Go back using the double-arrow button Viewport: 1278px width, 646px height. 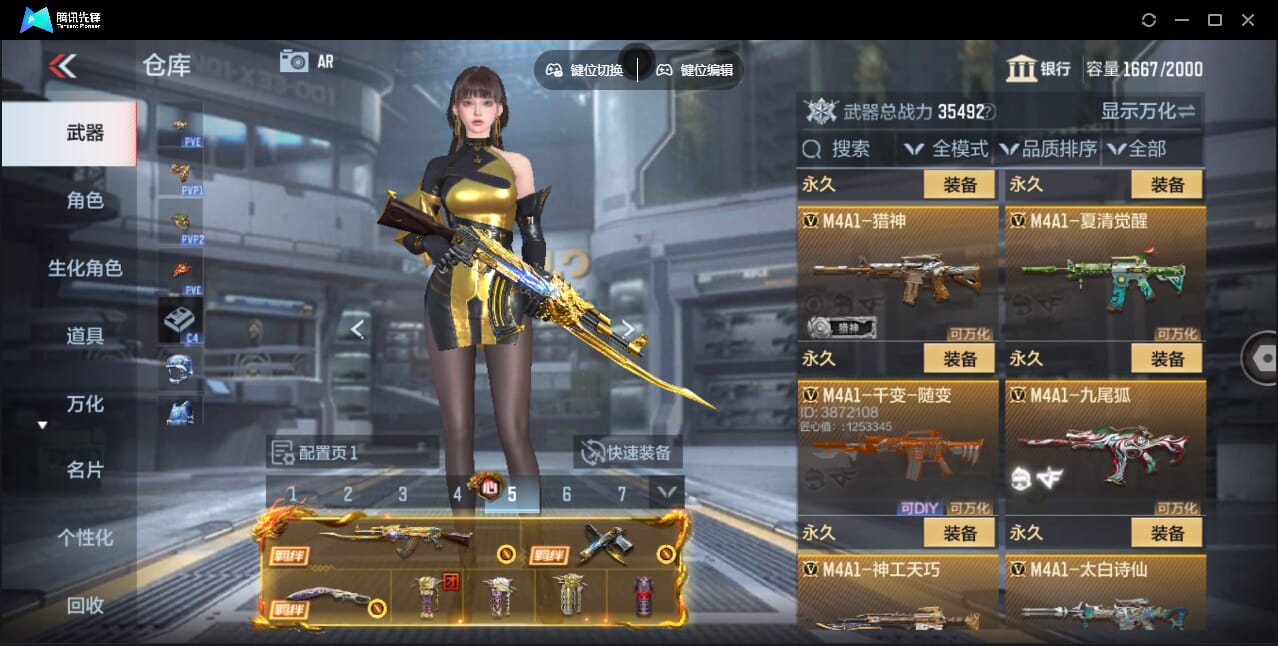coord(62,67)
